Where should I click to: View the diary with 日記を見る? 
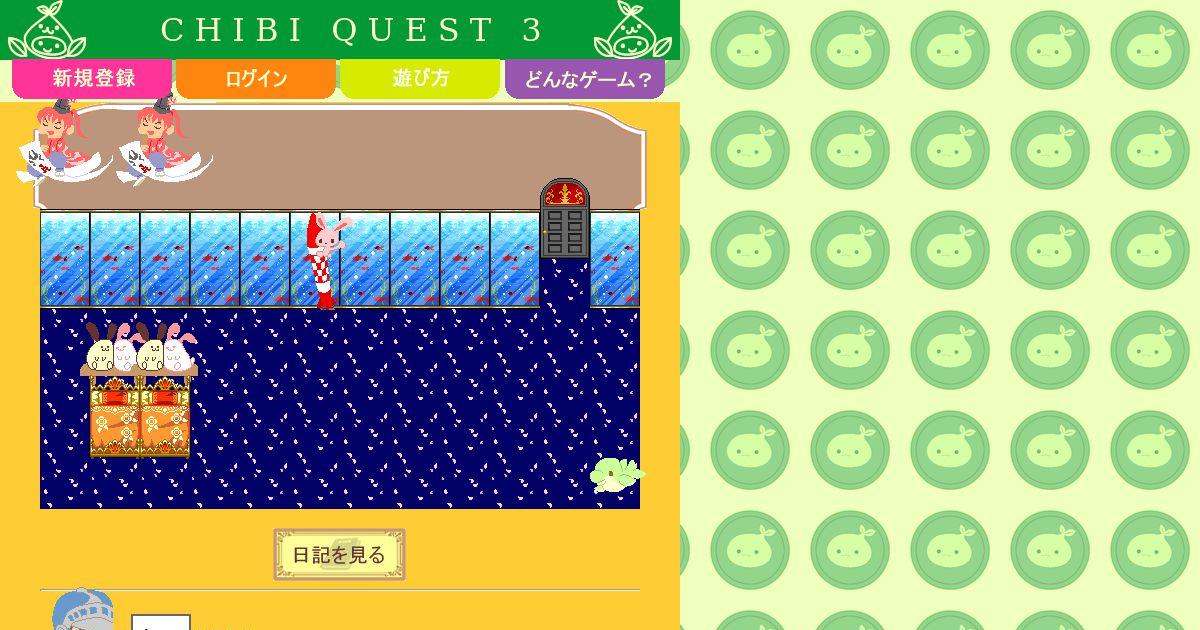point(339,555)
